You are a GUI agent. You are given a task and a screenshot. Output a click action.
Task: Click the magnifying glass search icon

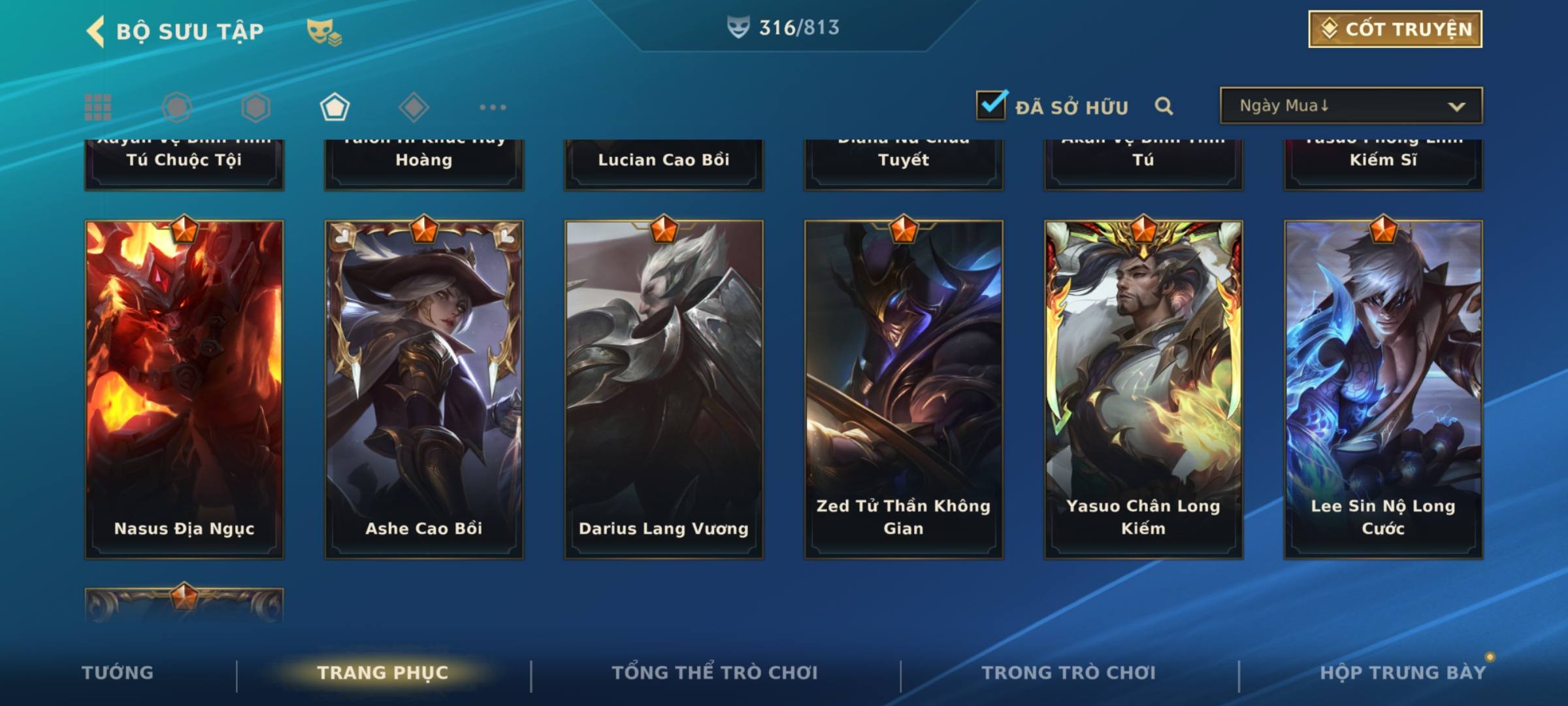1164,106
